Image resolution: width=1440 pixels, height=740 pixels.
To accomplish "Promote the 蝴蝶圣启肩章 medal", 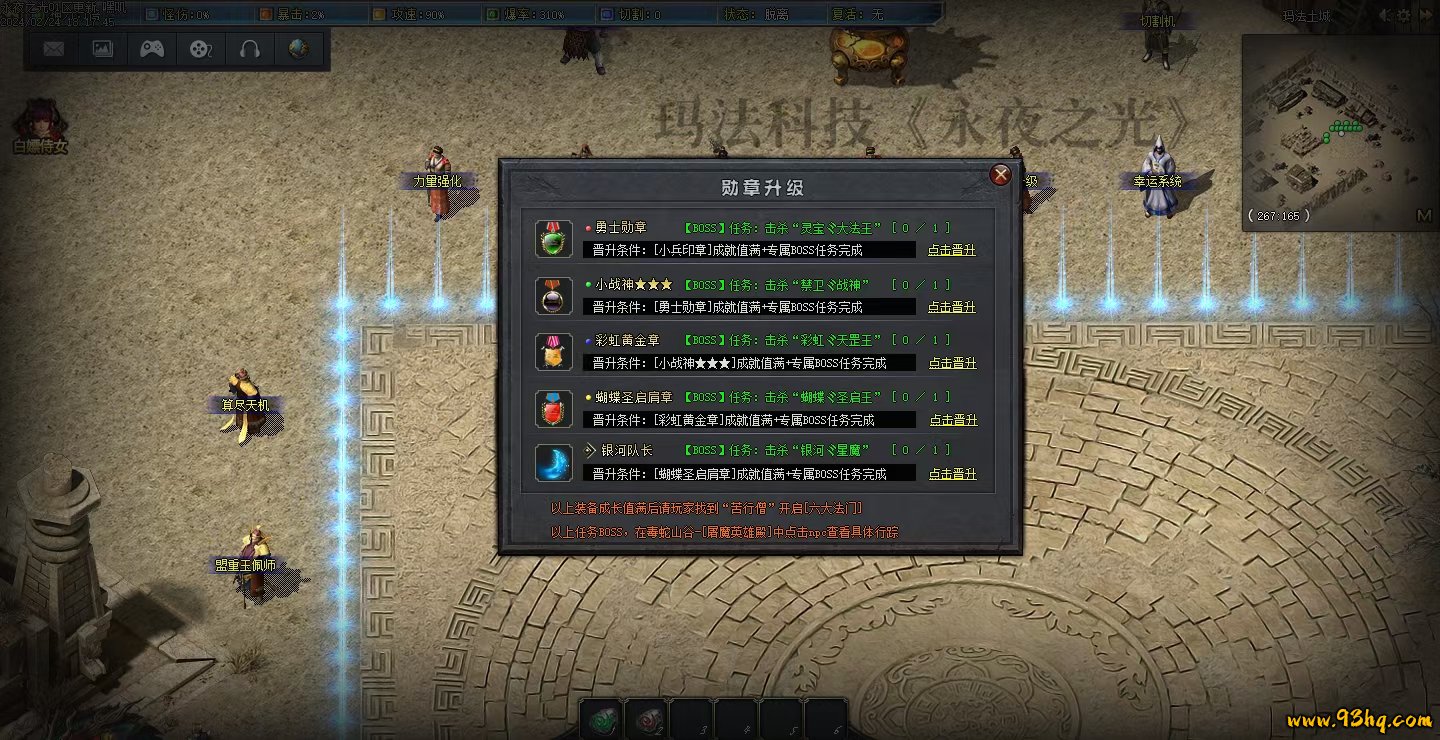I will click(953, 420).
